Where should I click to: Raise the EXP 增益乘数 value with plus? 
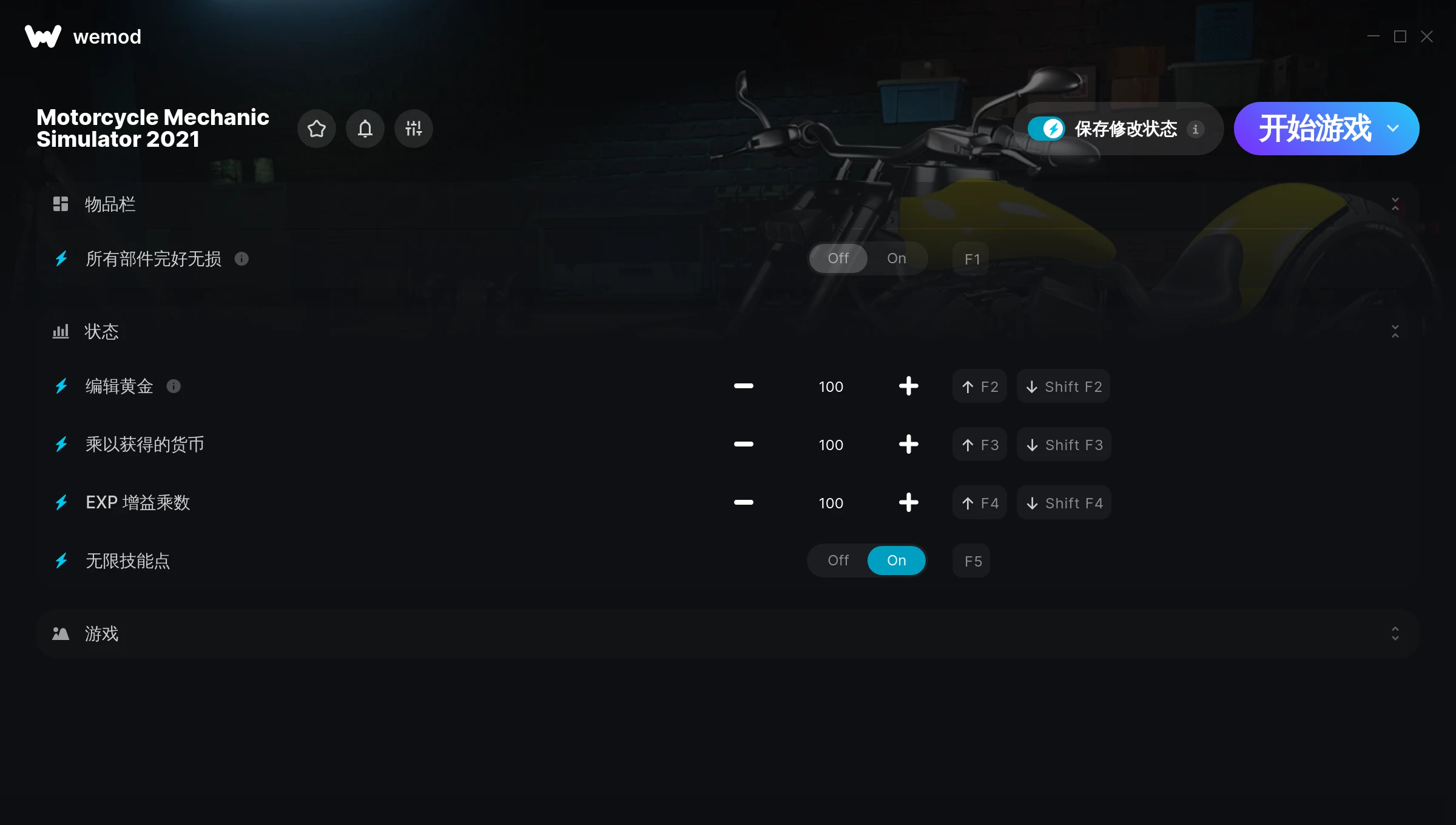pyautogui.click(x=908, y=503)
